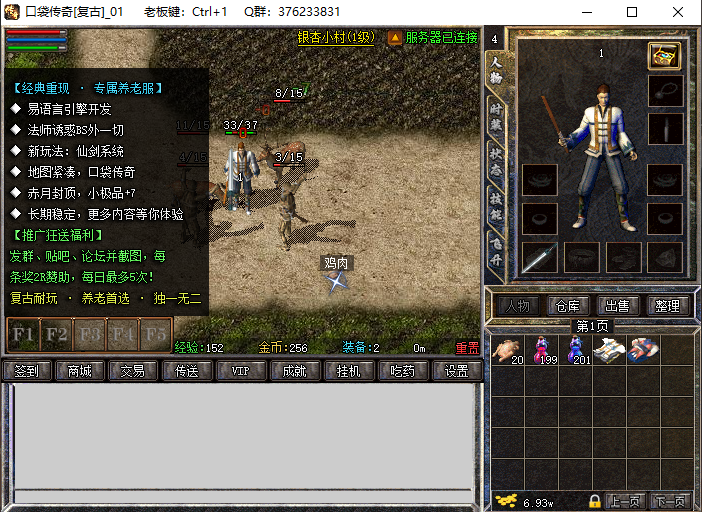Open the 仓库 warehouse
The image size is (702, 512).
point(567,306)
